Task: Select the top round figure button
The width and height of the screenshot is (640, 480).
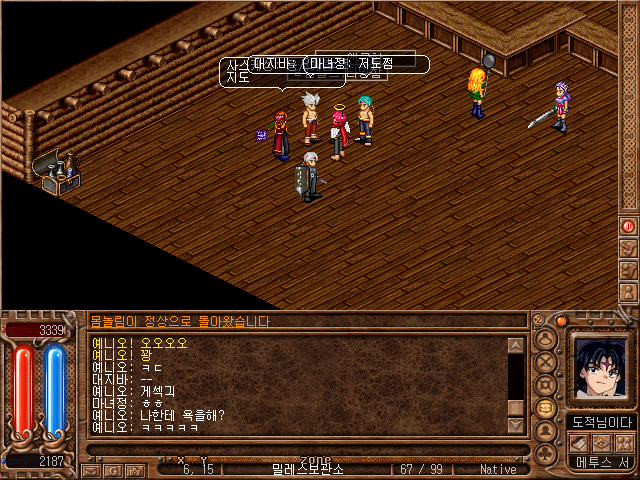Action: coord(545,340)
